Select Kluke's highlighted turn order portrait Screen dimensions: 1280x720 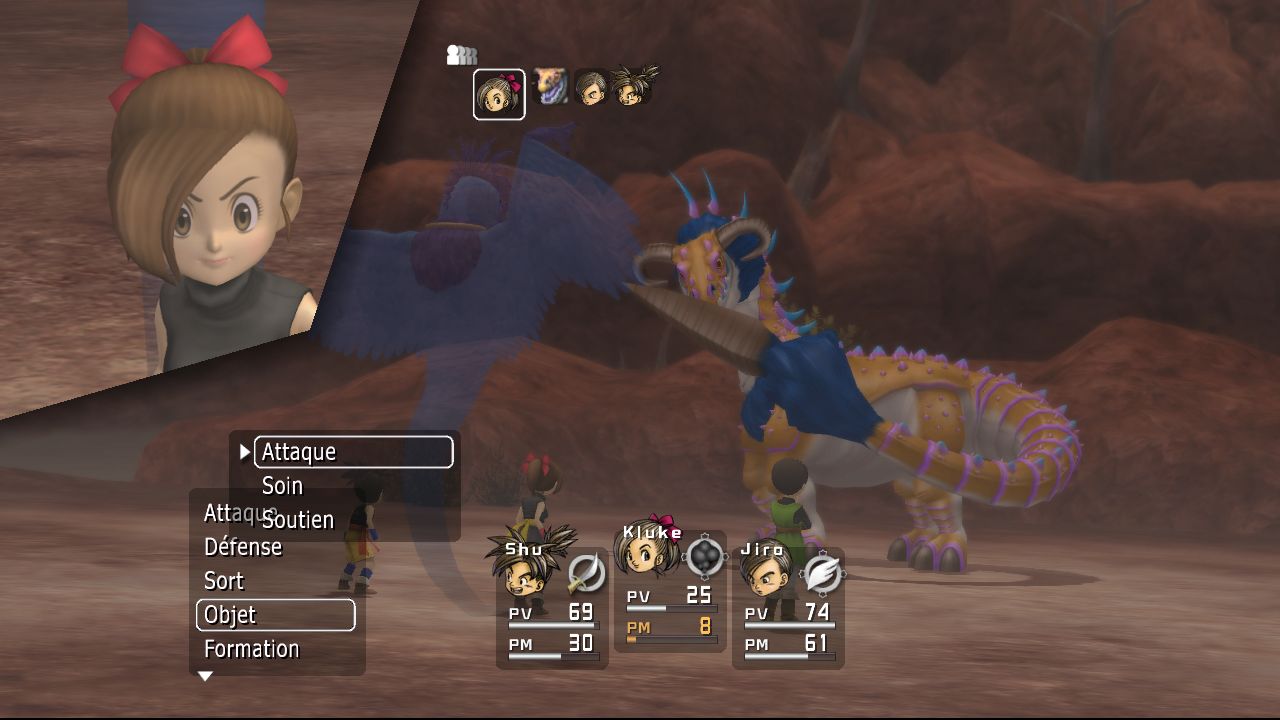tap(498, 94)
